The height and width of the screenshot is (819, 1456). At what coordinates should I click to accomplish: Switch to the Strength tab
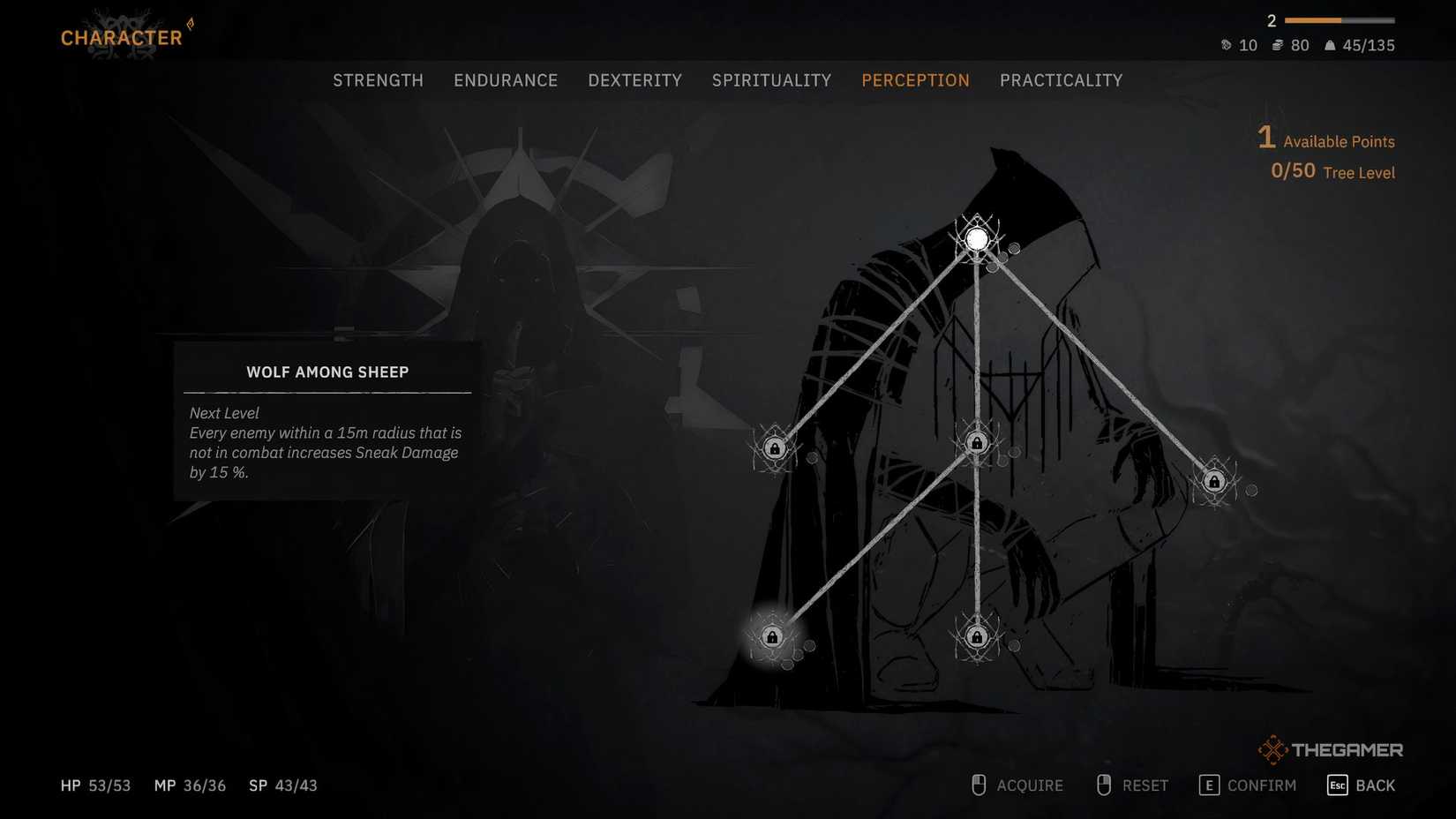378,79
